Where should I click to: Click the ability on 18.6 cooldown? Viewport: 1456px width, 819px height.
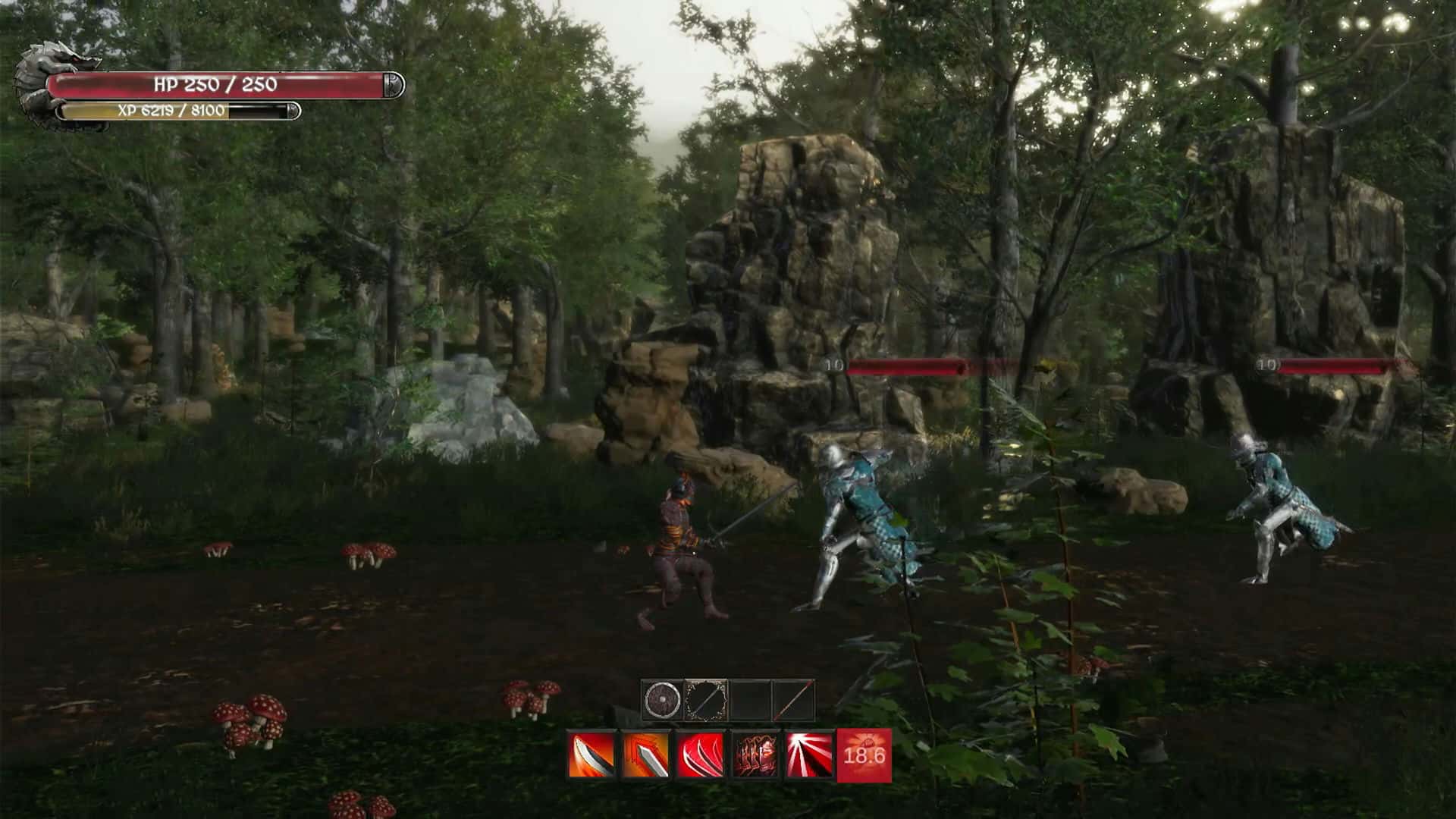(x=864, y=755)
